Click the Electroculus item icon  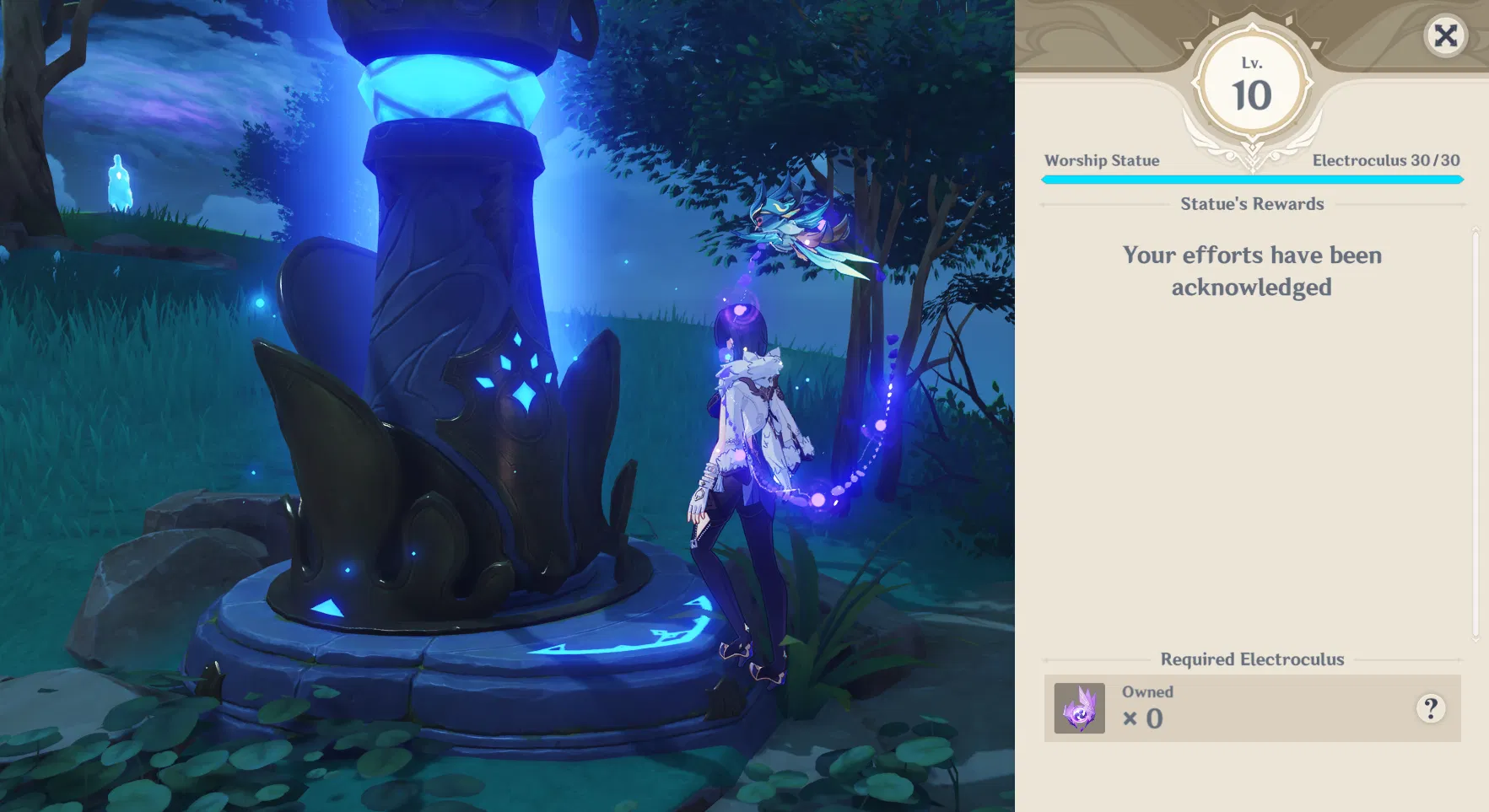(1078, 708)
